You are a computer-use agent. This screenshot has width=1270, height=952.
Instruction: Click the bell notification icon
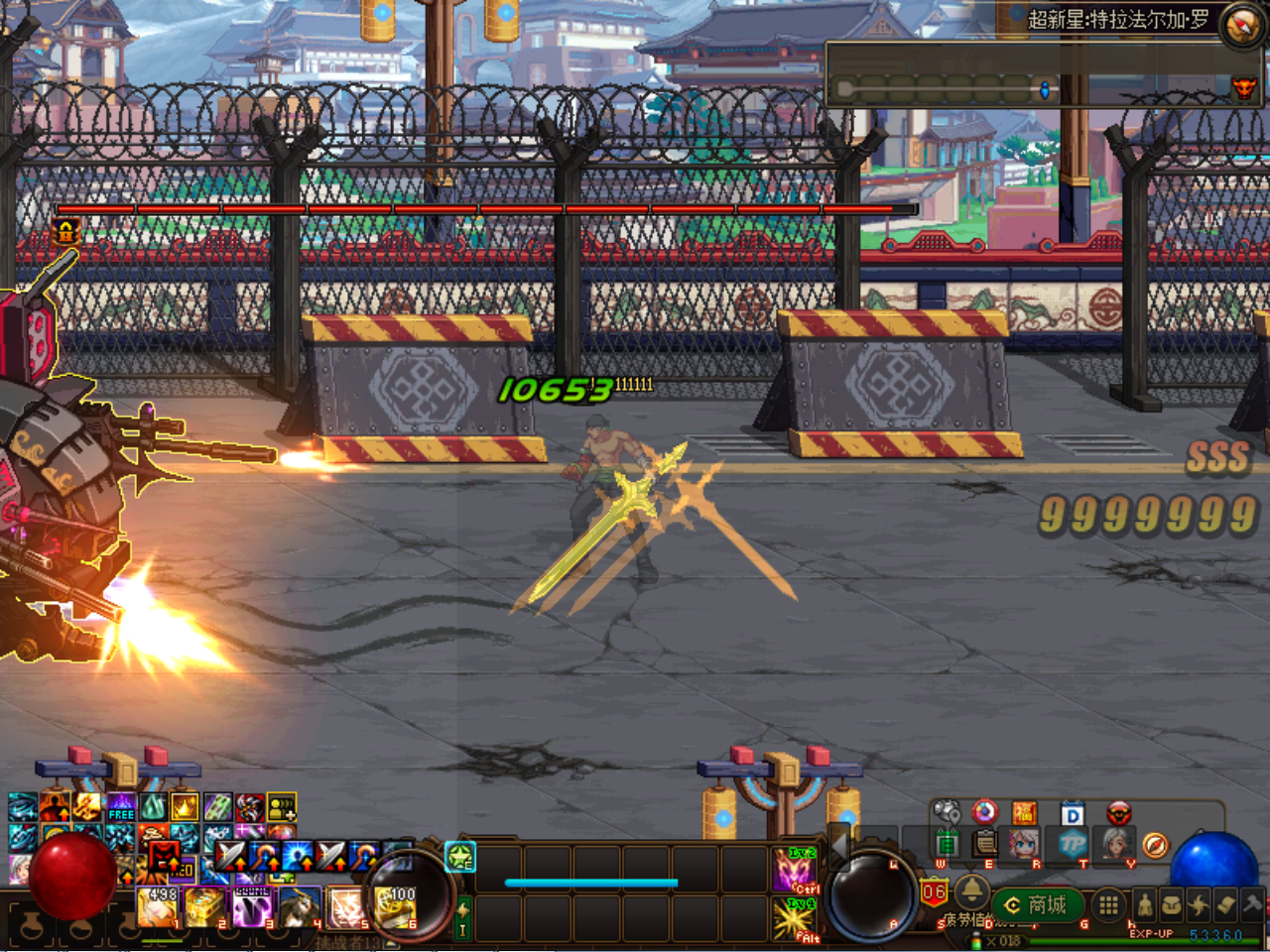(972, 890)
